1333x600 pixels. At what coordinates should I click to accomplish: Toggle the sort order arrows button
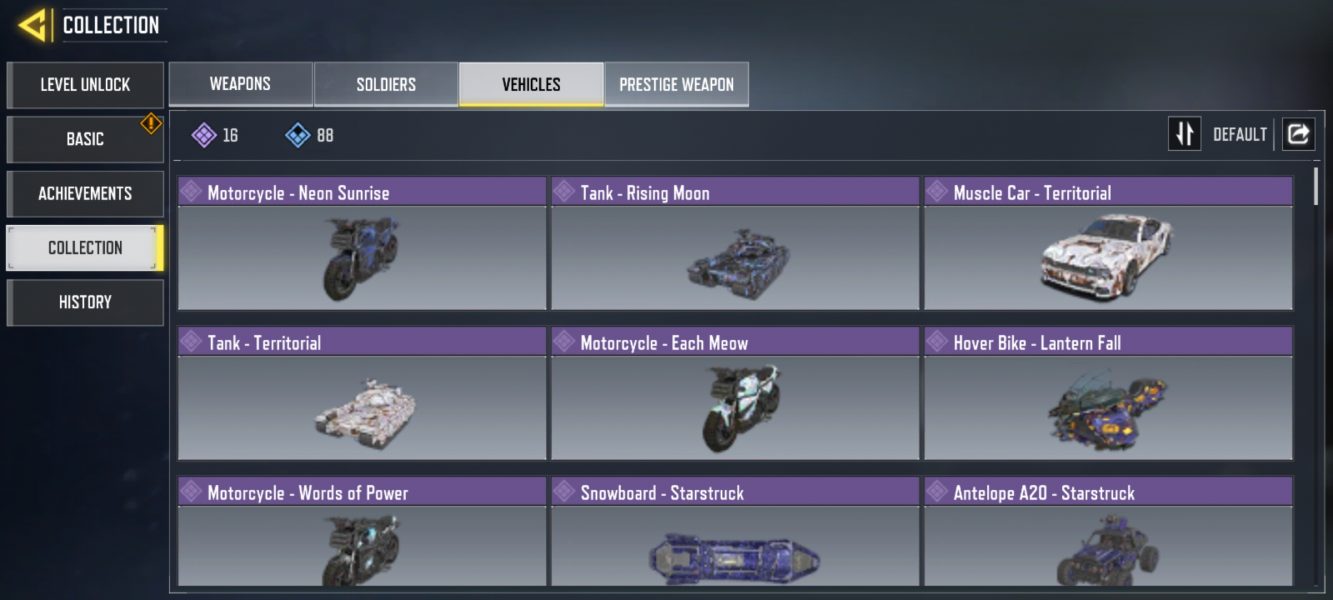pyautogui.click(x=1185, y=134)
